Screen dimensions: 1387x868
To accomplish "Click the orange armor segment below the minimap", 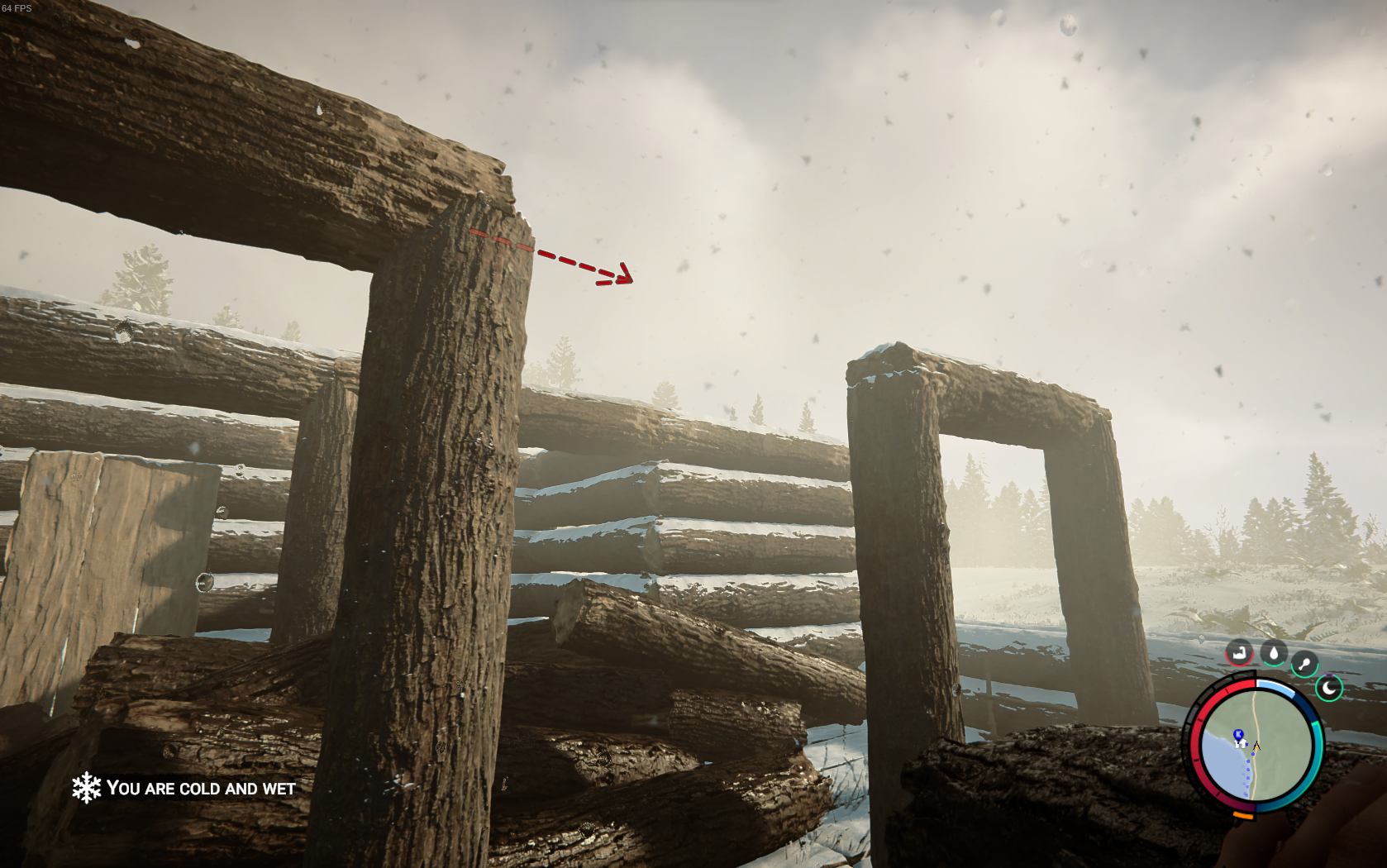I will [1244, 815].
